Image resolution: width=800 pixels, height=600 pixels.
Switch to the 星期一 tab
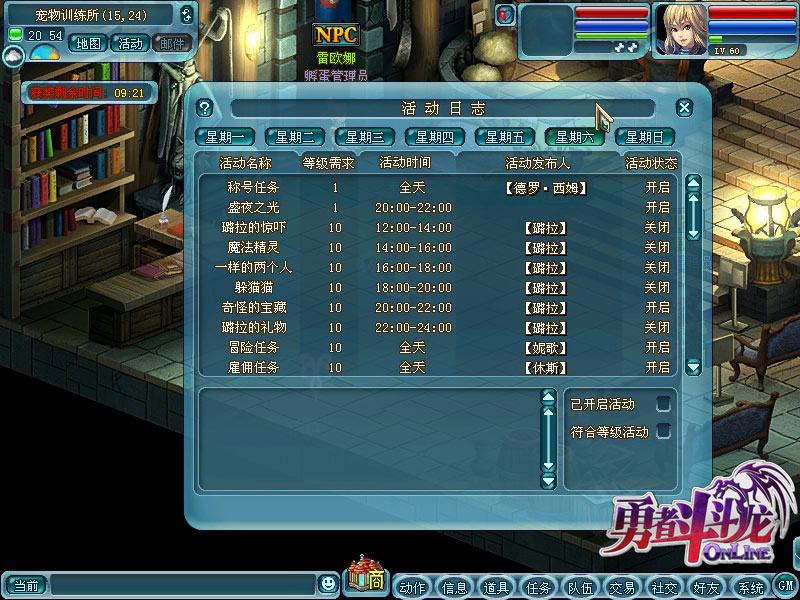[225, 137]
